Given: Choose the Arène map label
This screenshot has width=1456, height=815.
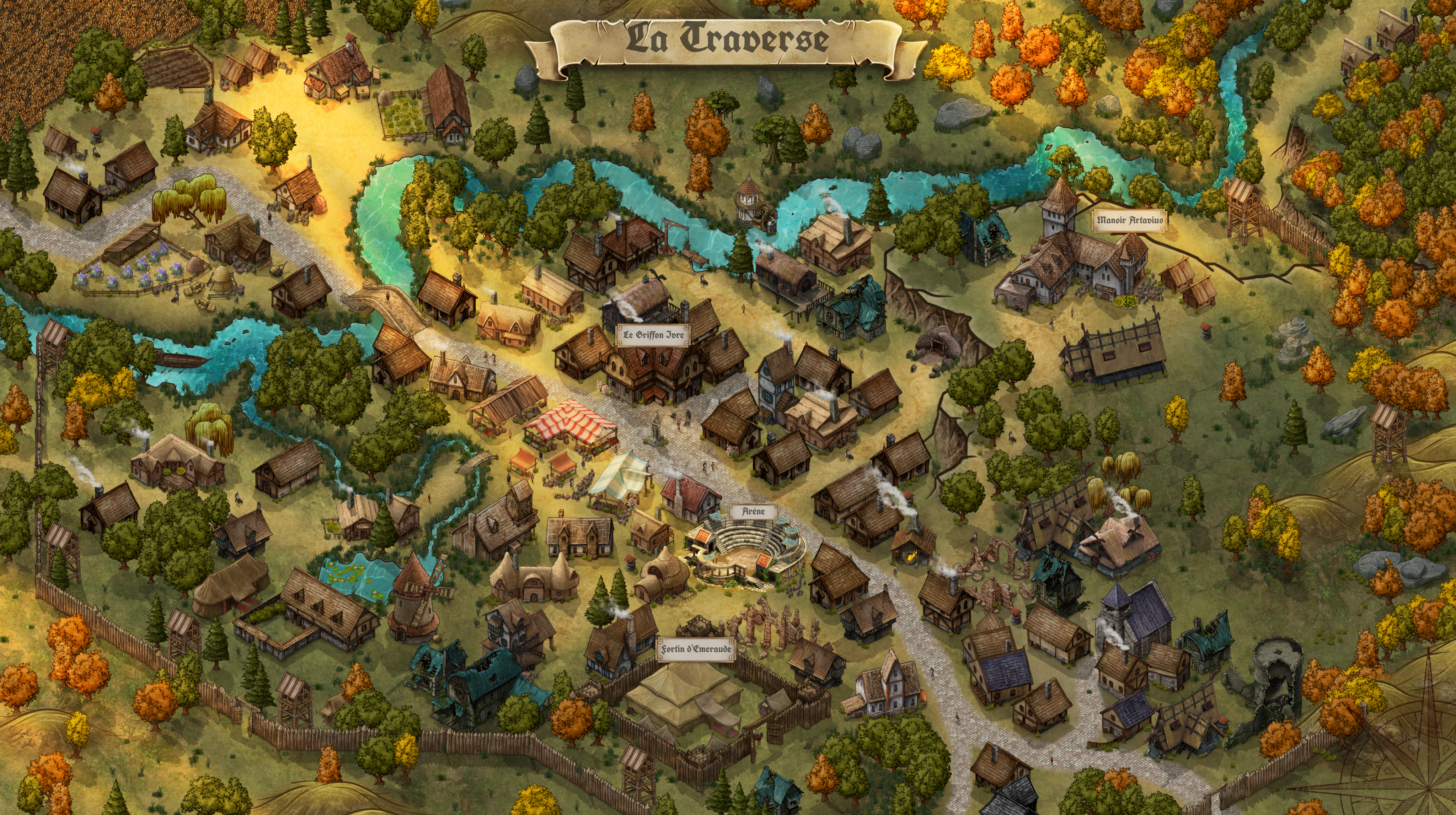Looking at the screenshot, I should 754,512.
